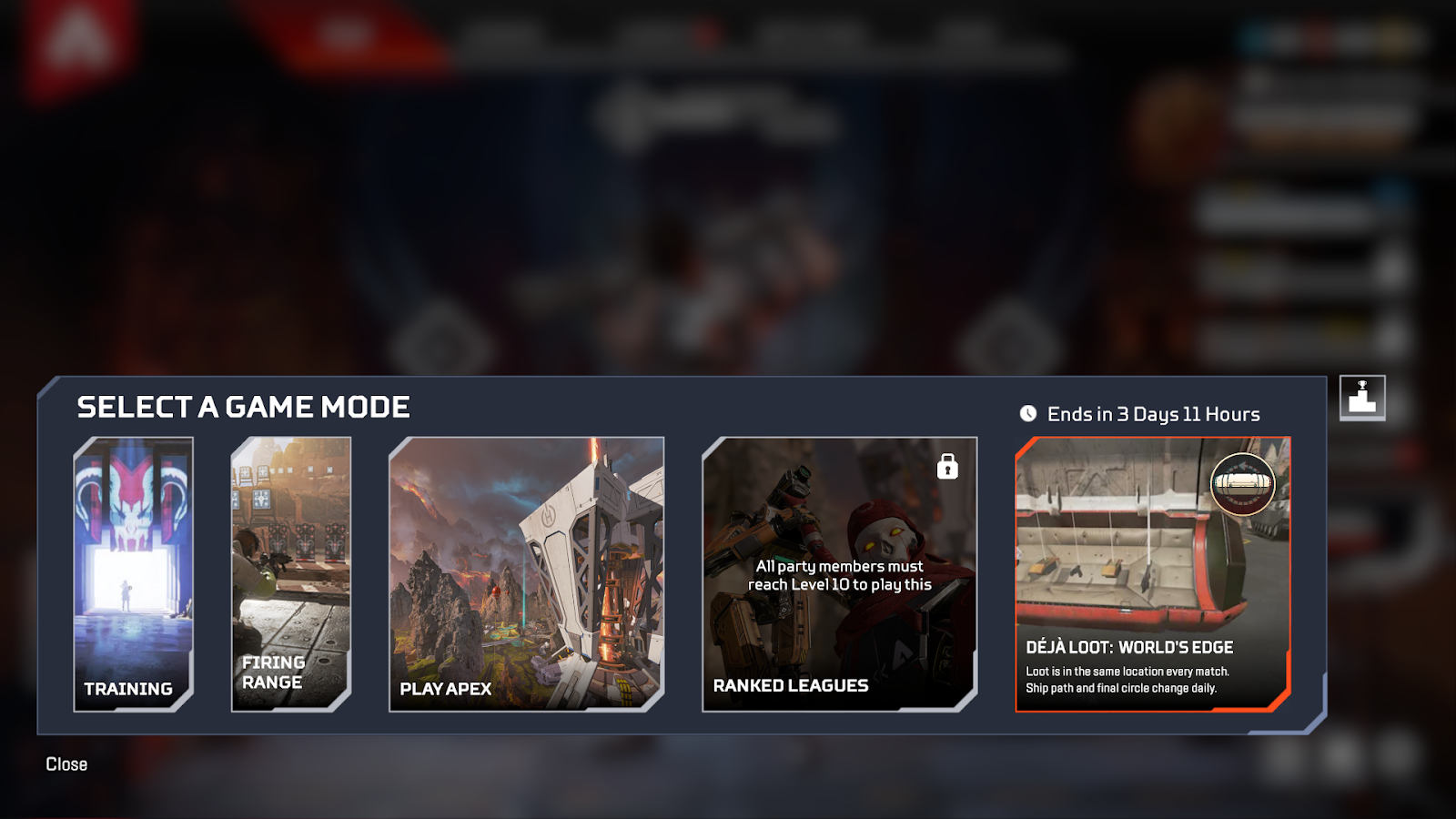
Task: Click the PLAY APEX label
Action: click(x=443, y=689)
